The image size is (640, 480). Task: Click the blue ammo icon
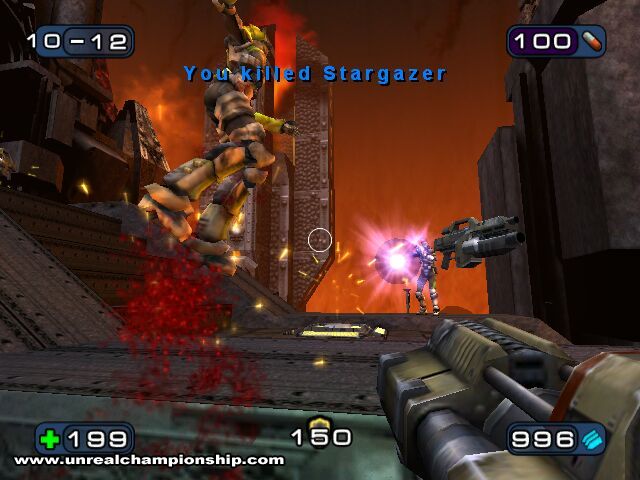(x=592, y=439)
